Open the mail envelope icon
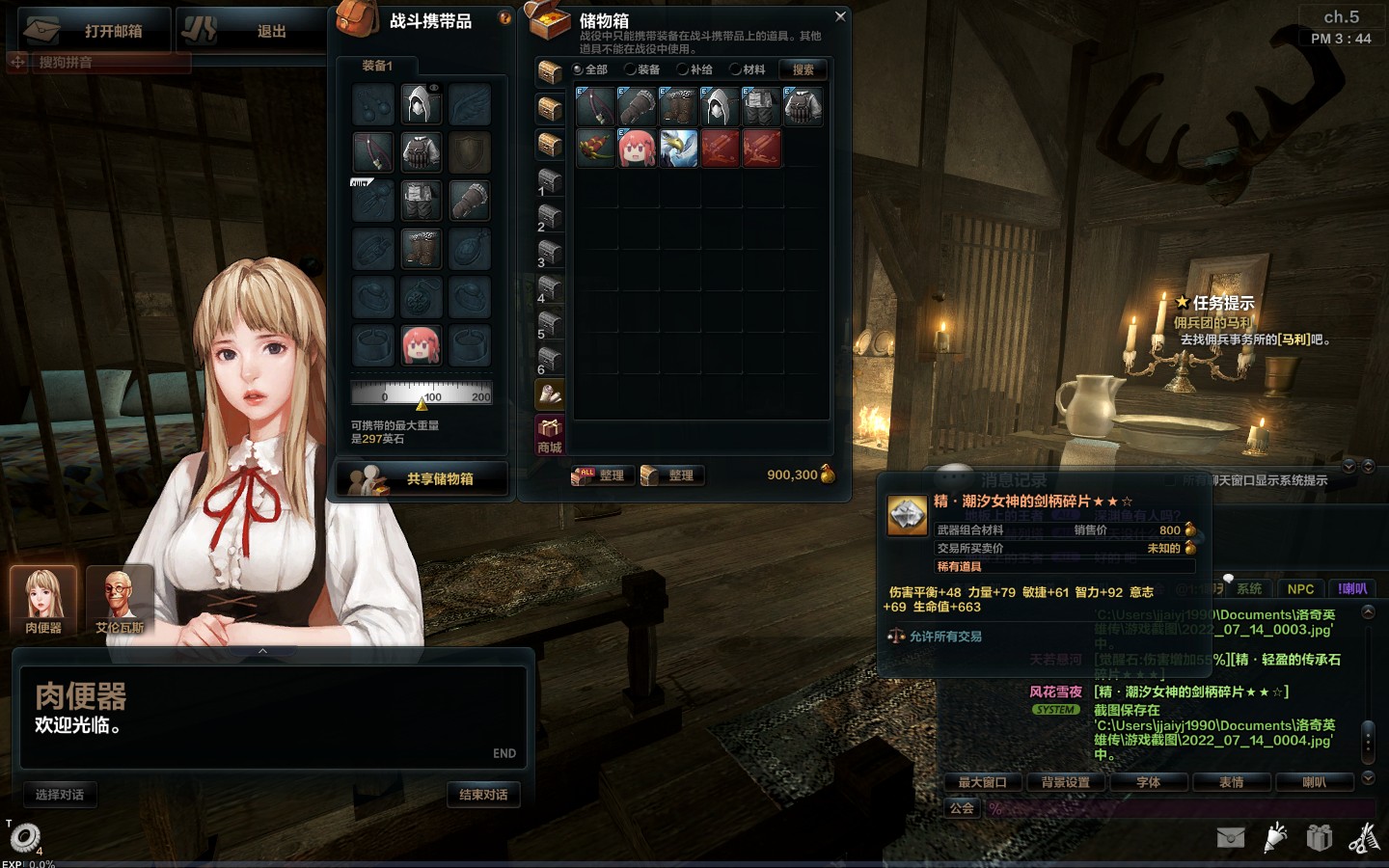 point(1231,837)
